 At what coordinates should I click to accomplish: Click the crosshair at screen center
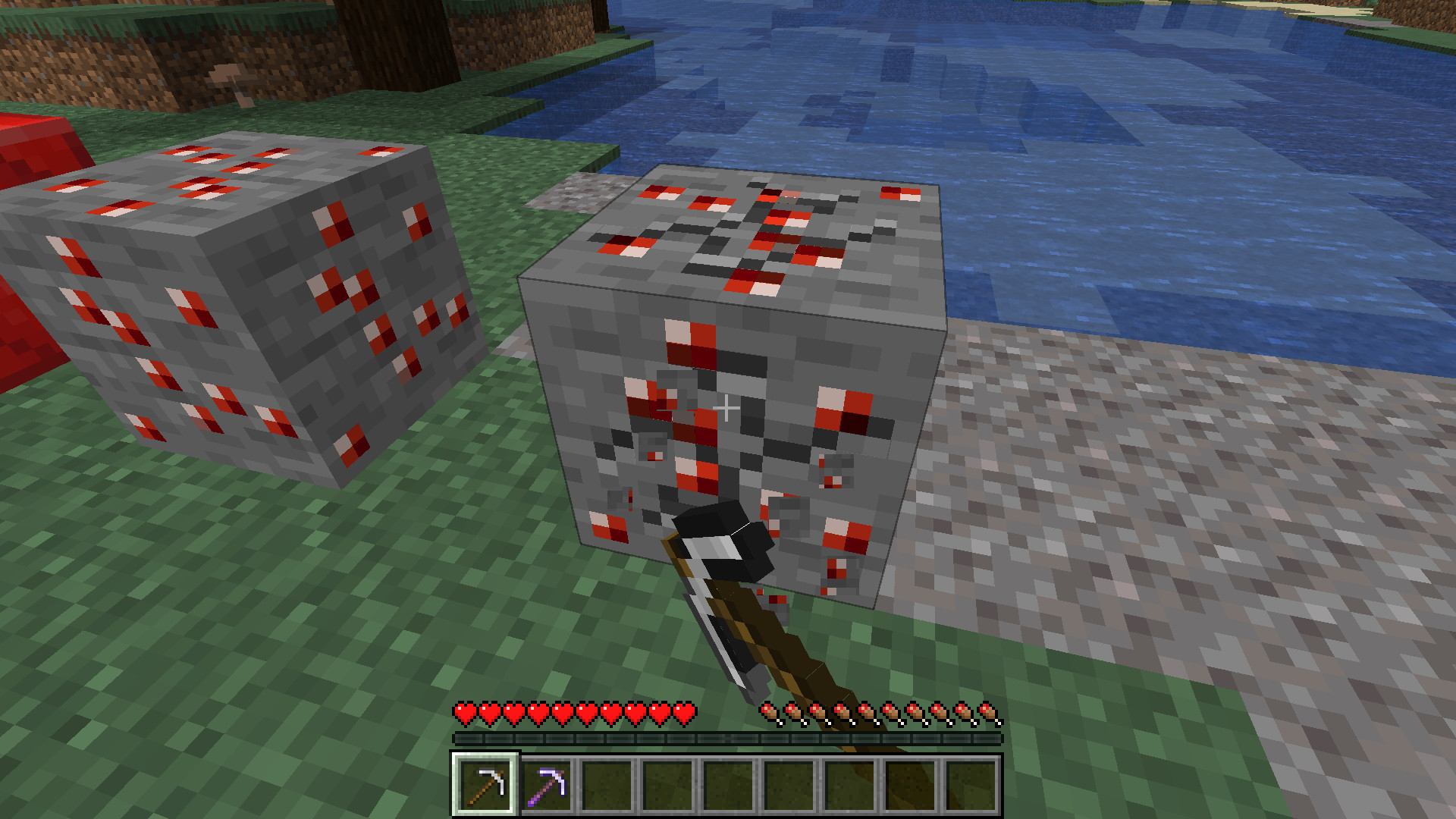click(728, 409)
